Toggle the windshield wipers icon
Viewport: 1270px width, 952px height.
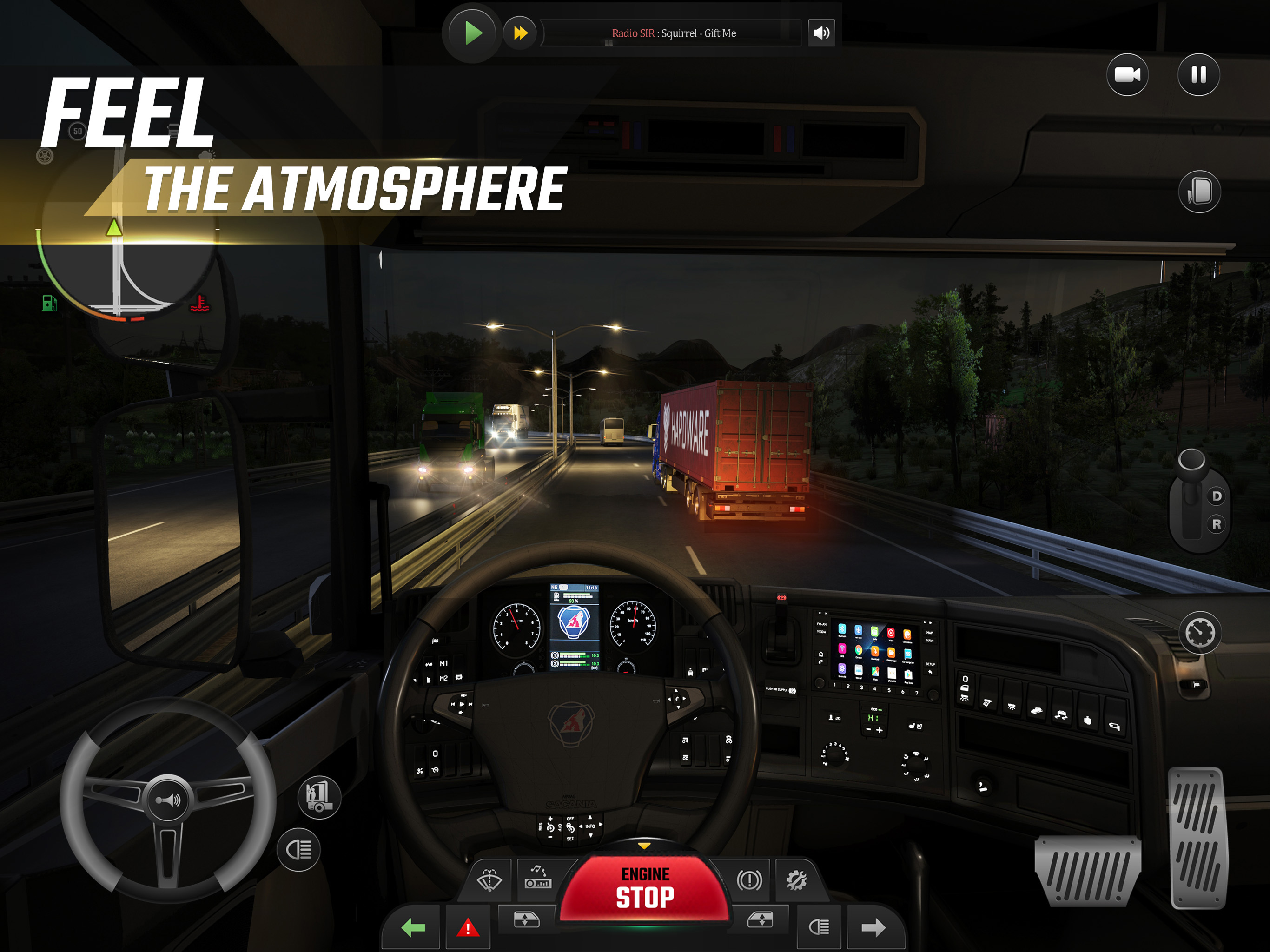coord(489,879)
